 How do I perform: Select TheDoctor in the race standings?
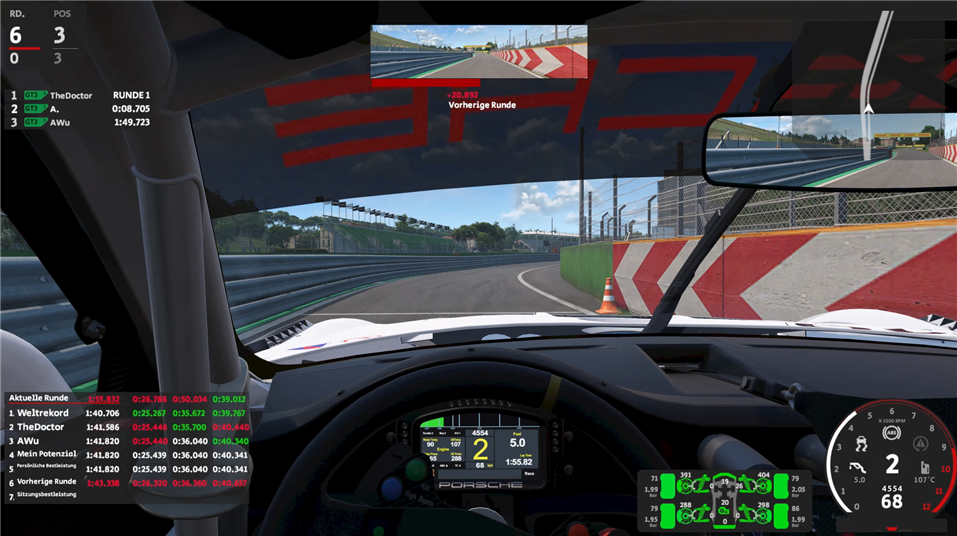pos(72,96)
